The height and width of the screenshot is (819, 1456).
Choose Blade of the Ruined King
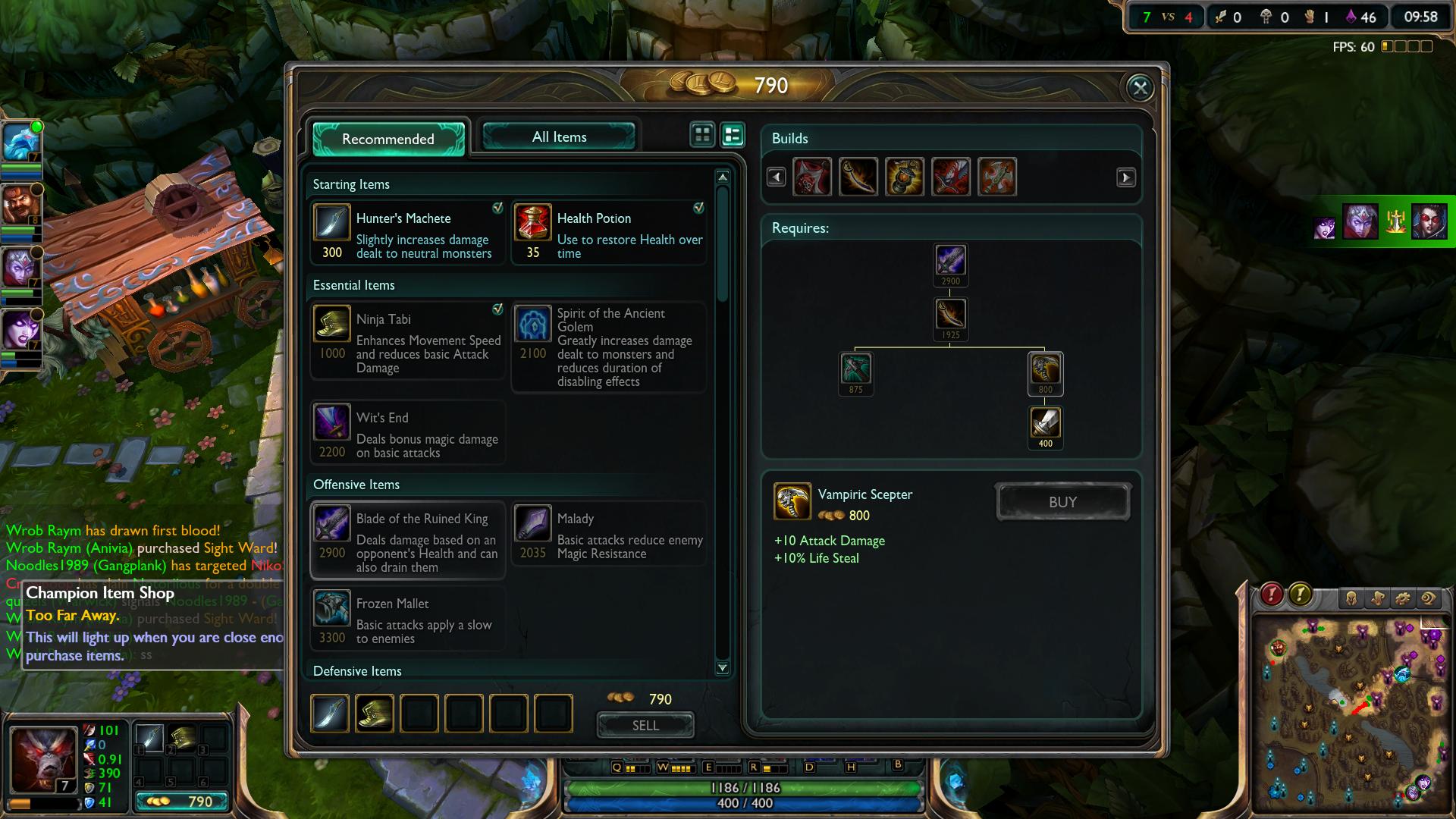(x=408, y=540)
